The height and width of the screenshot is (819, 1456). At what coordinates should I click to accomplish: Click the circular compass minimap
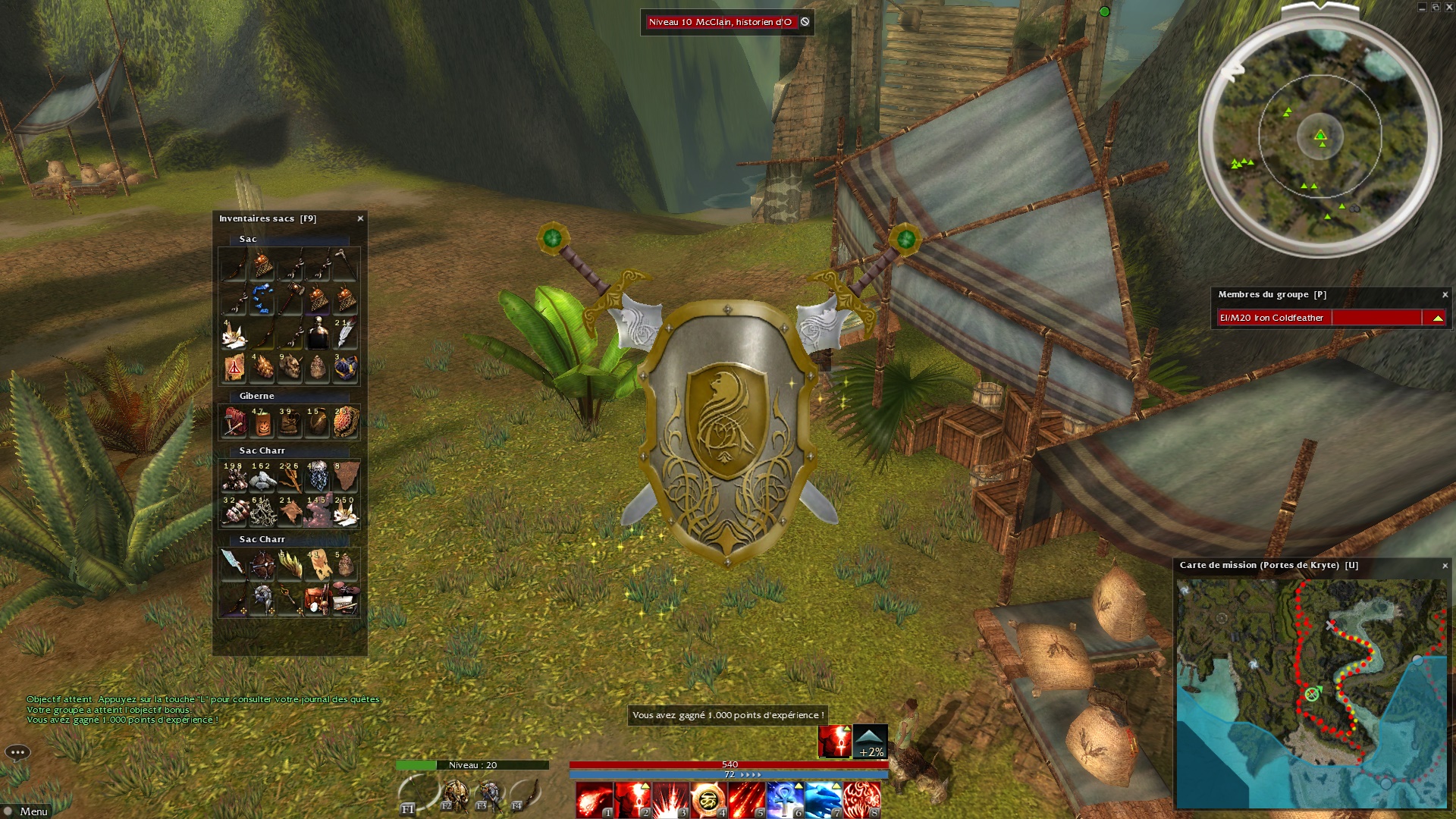pyautogui.click(x=1319, y=136)
